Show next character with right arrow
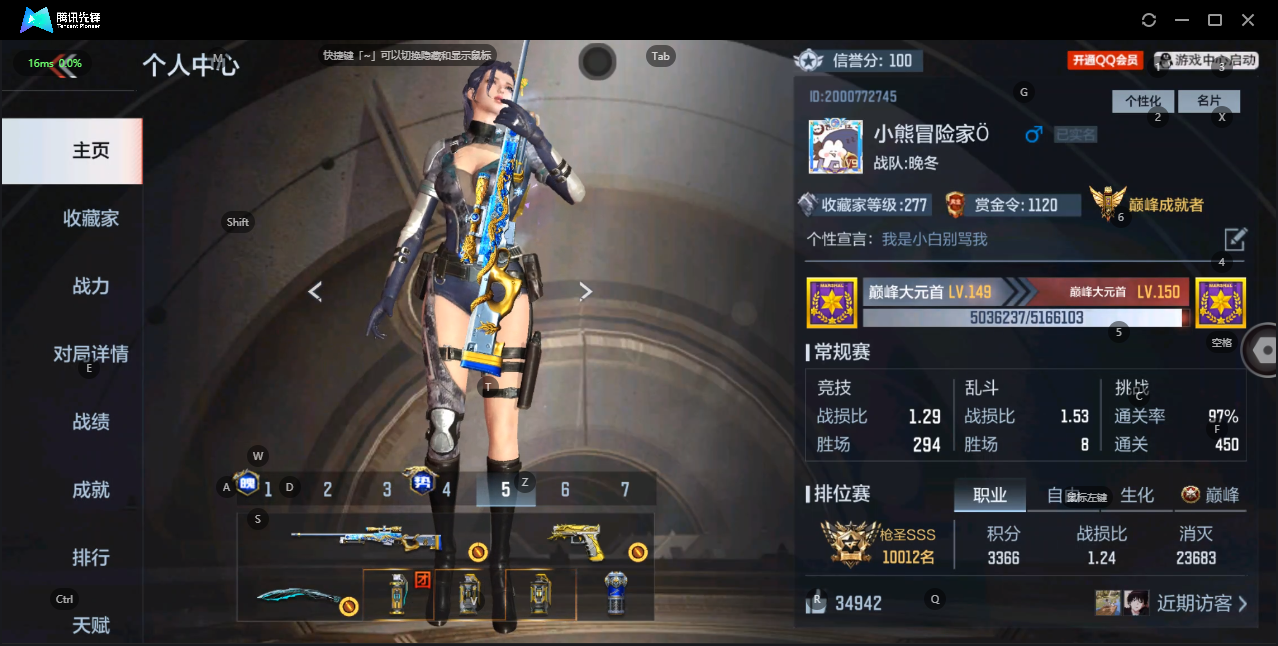The width and height of the screenshot is (1278, 646). (586, 291)
